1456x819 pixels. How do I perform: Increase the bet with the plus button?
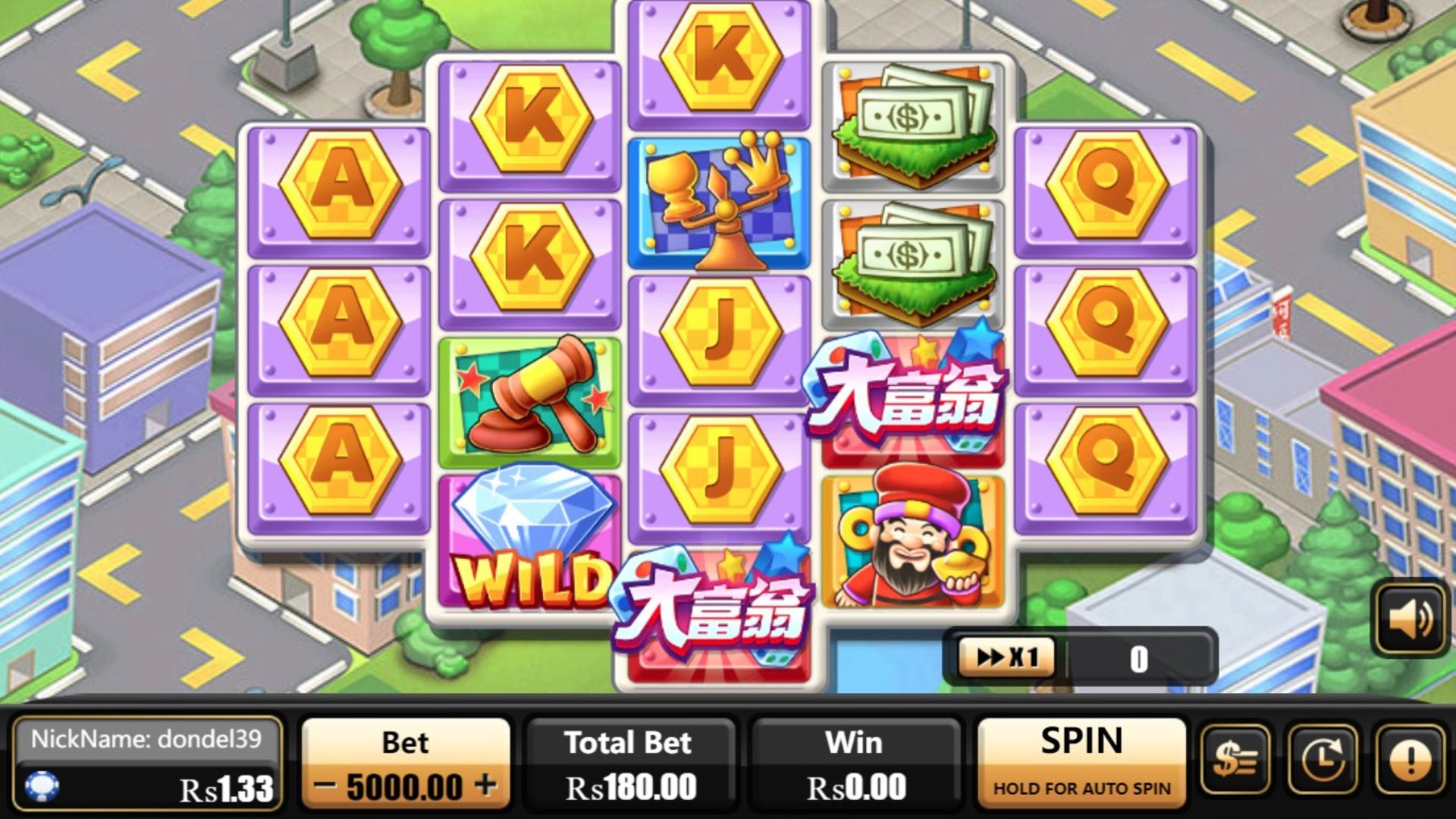486,785
